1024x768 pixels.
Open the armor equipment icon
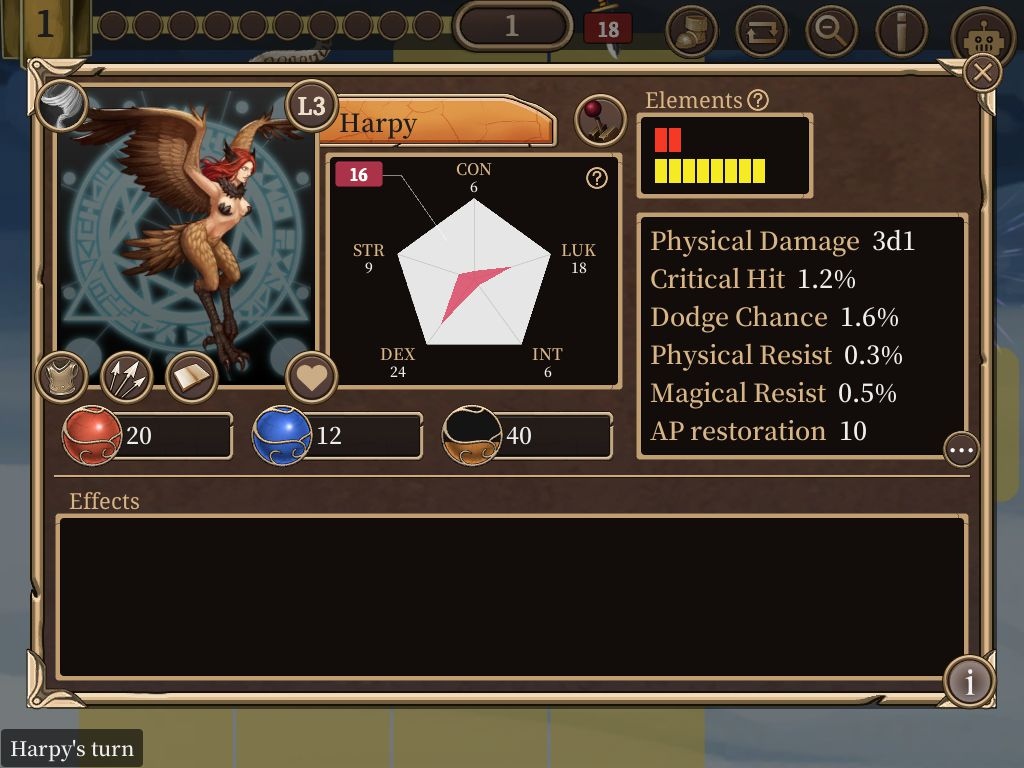point(62,377)
